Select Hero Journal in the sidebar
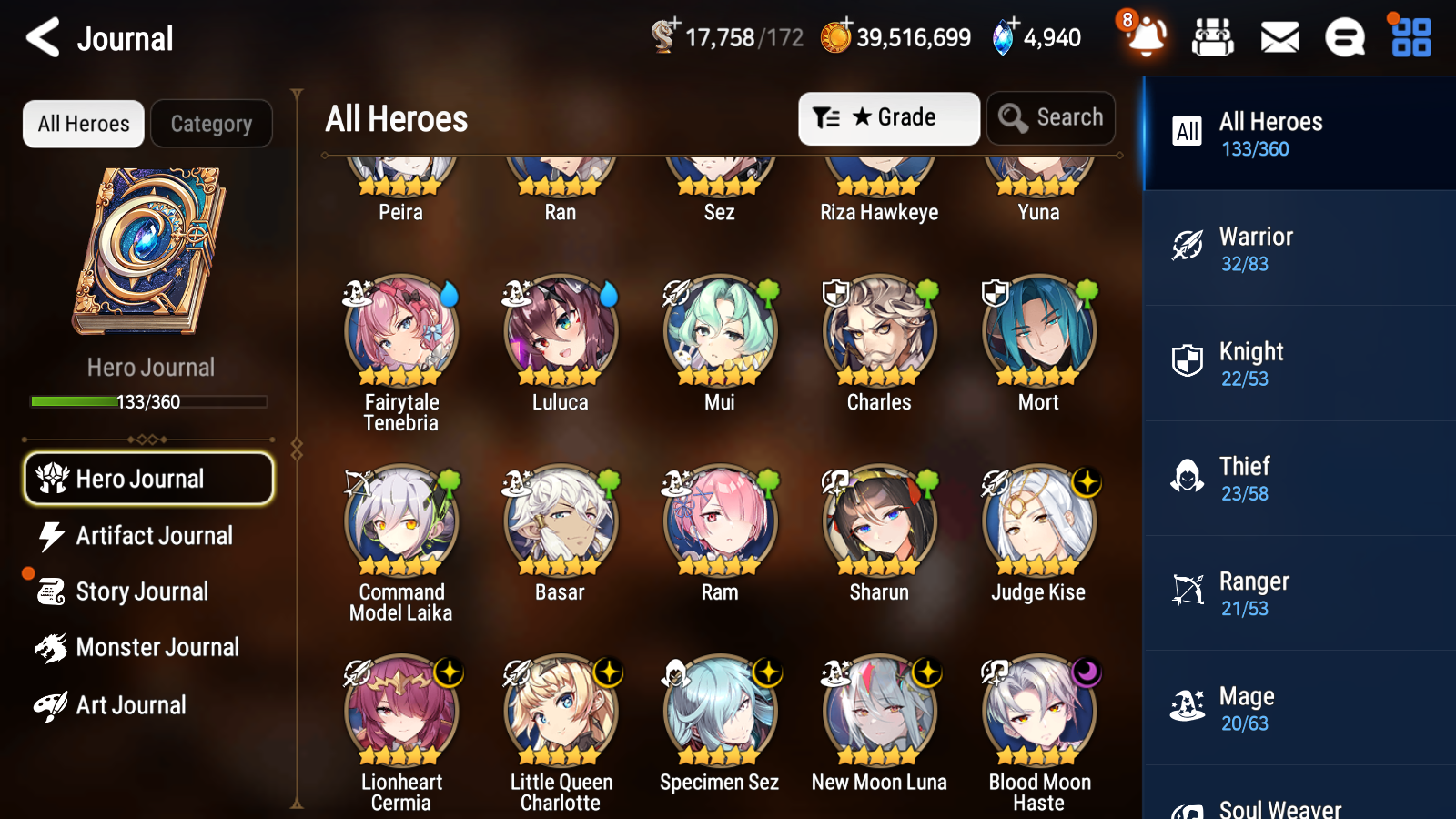The height and width of the screenshot is (819, 1456). [x=148, y=479]
